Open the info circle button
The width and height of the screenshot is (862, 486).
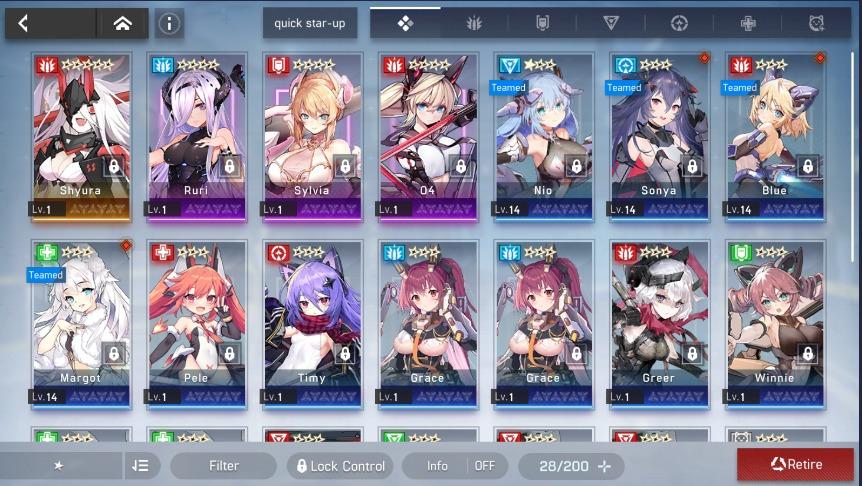pos(169,23)
